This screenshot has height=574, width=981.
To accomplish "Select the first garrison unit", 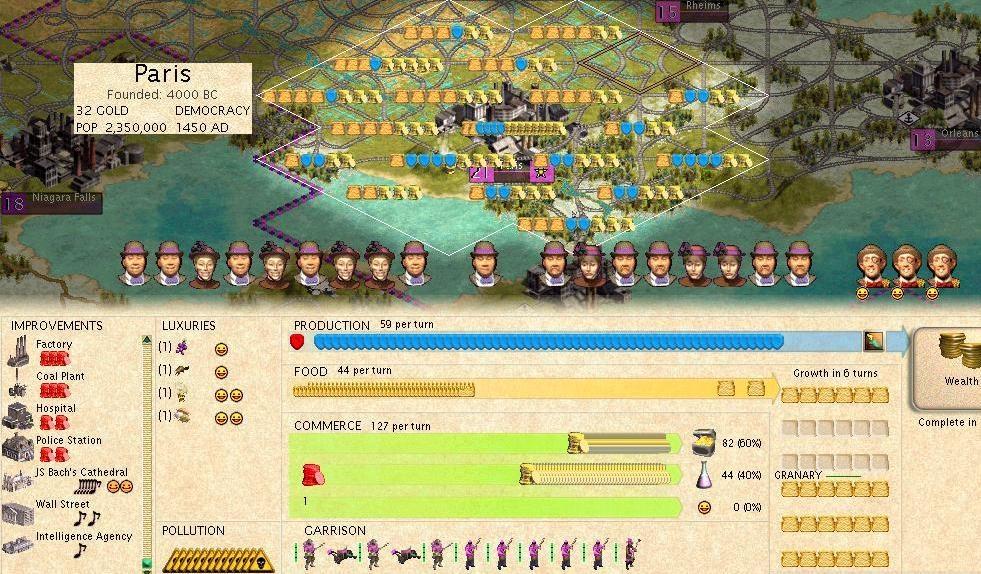I will [x=312, y=552].
